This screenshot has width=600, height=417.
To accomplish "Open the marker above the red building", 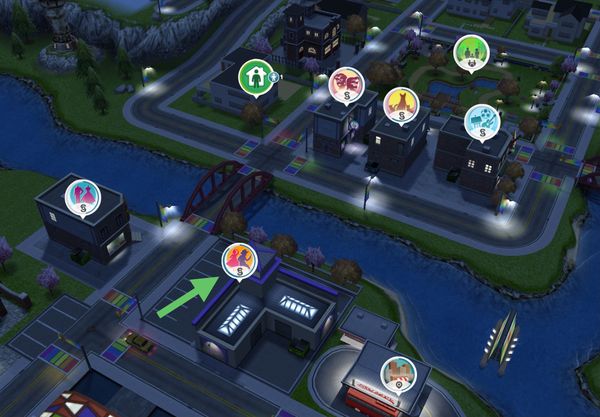I will pos(398,374).
